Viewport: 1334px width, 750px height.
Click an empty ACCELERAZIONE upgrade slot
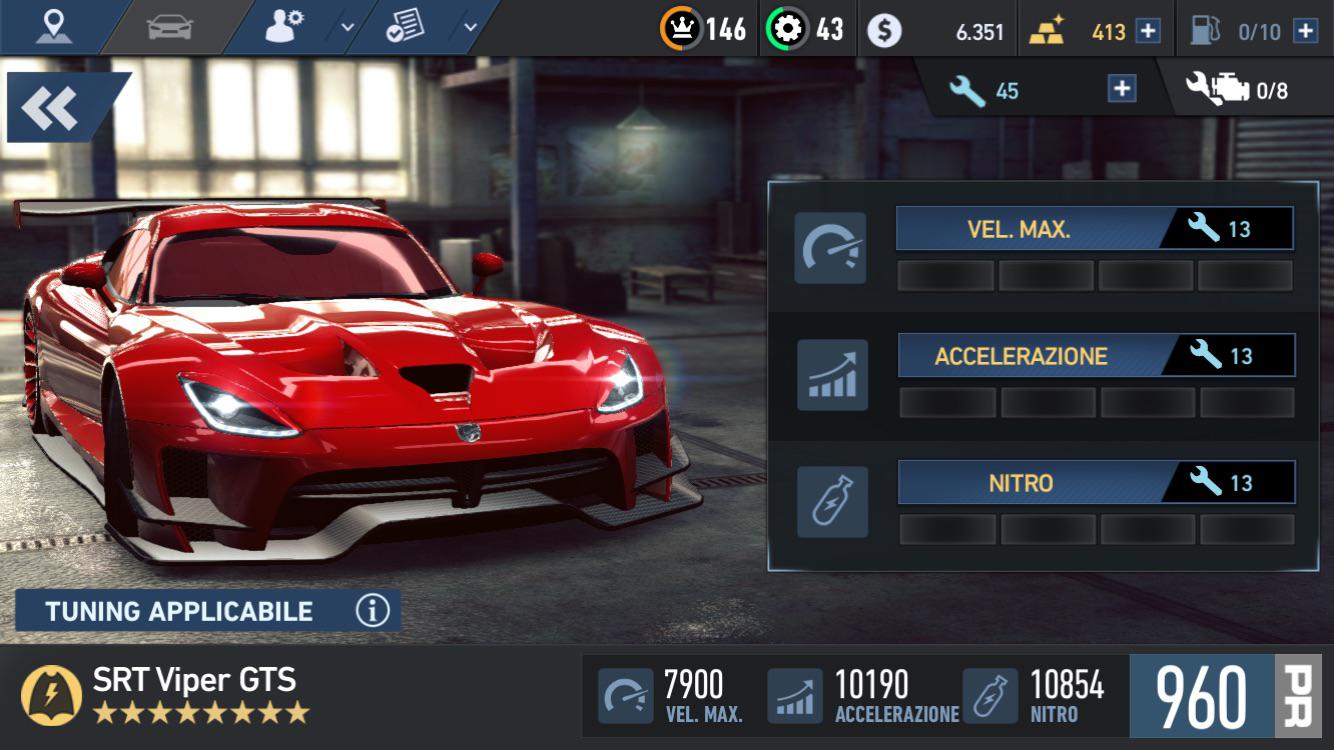pyautogui.click(x=950, y=401)
